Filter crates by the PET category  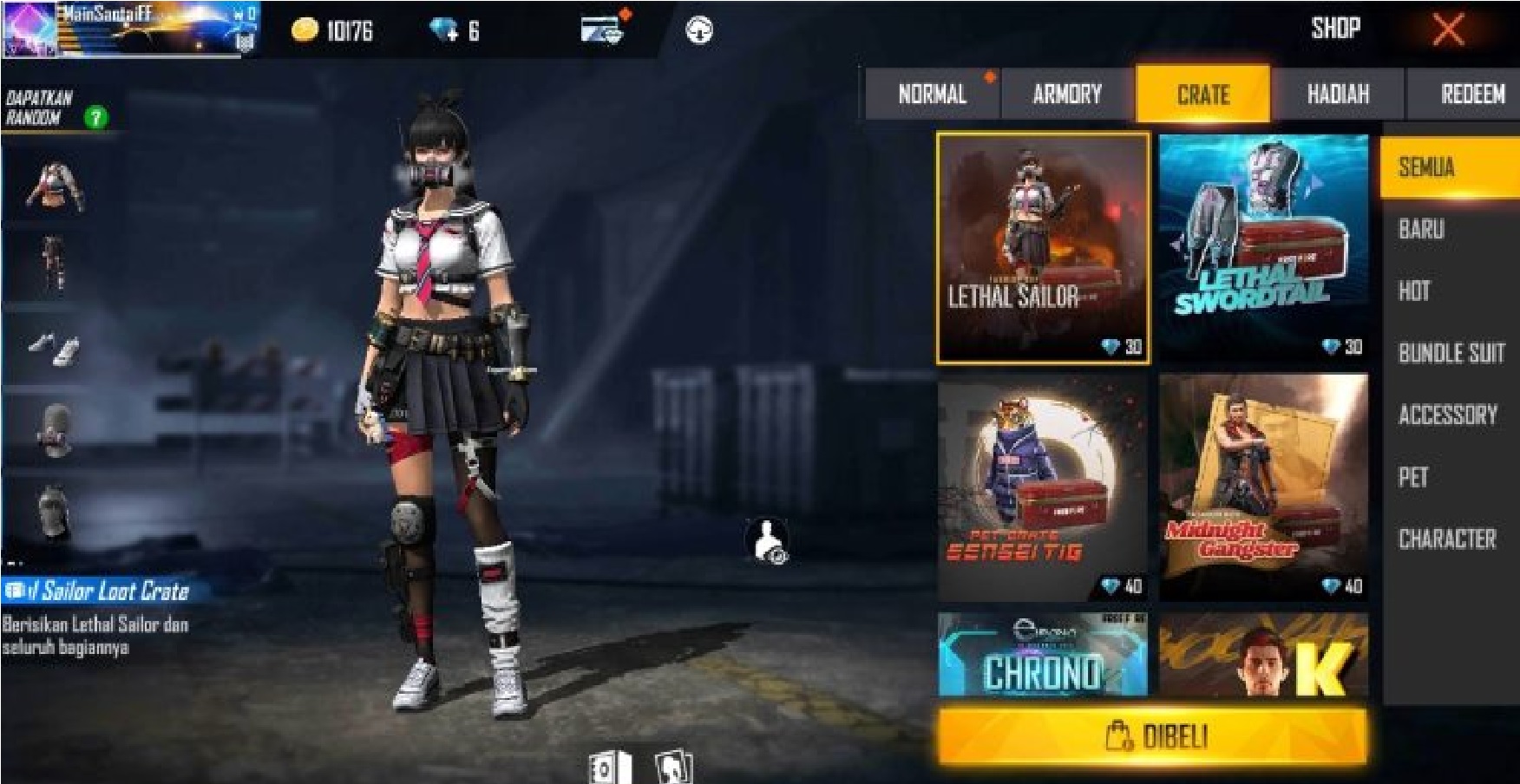[x=1412, y=477]
